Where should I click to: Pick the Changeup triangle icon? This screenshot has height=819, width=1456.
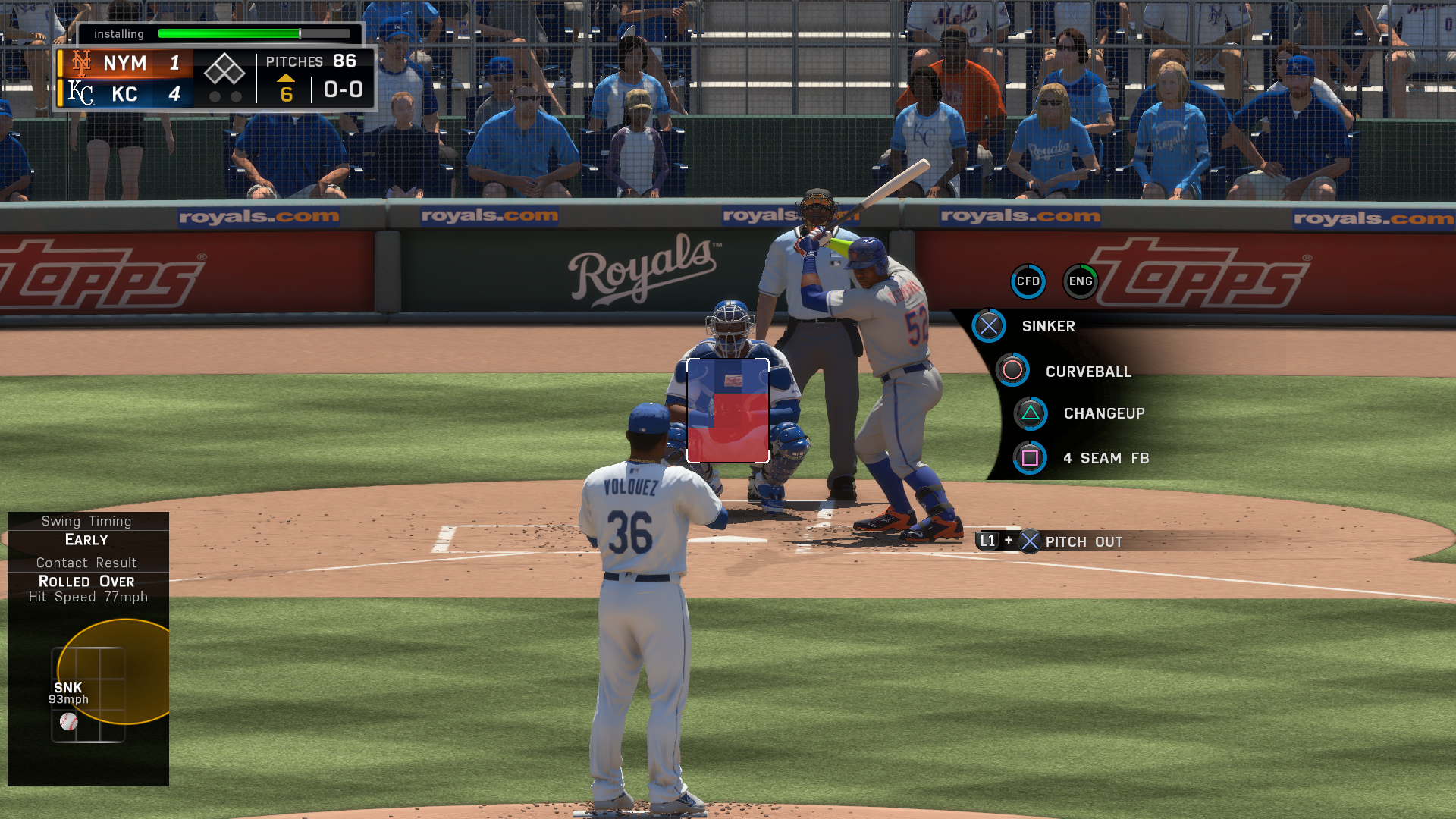(x=1030, y=413)
